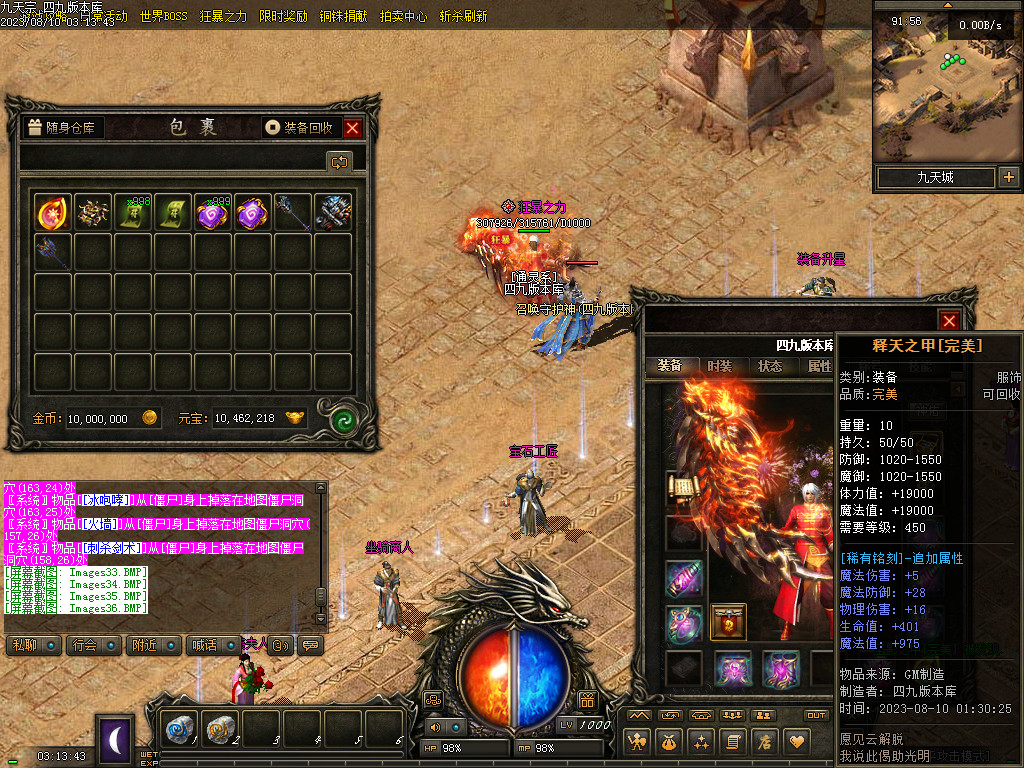Choose the 铜钱捐献 coin donation entry
Image resolution: width=1024 pixels, height=768 pixels.
tap(343, 17)
